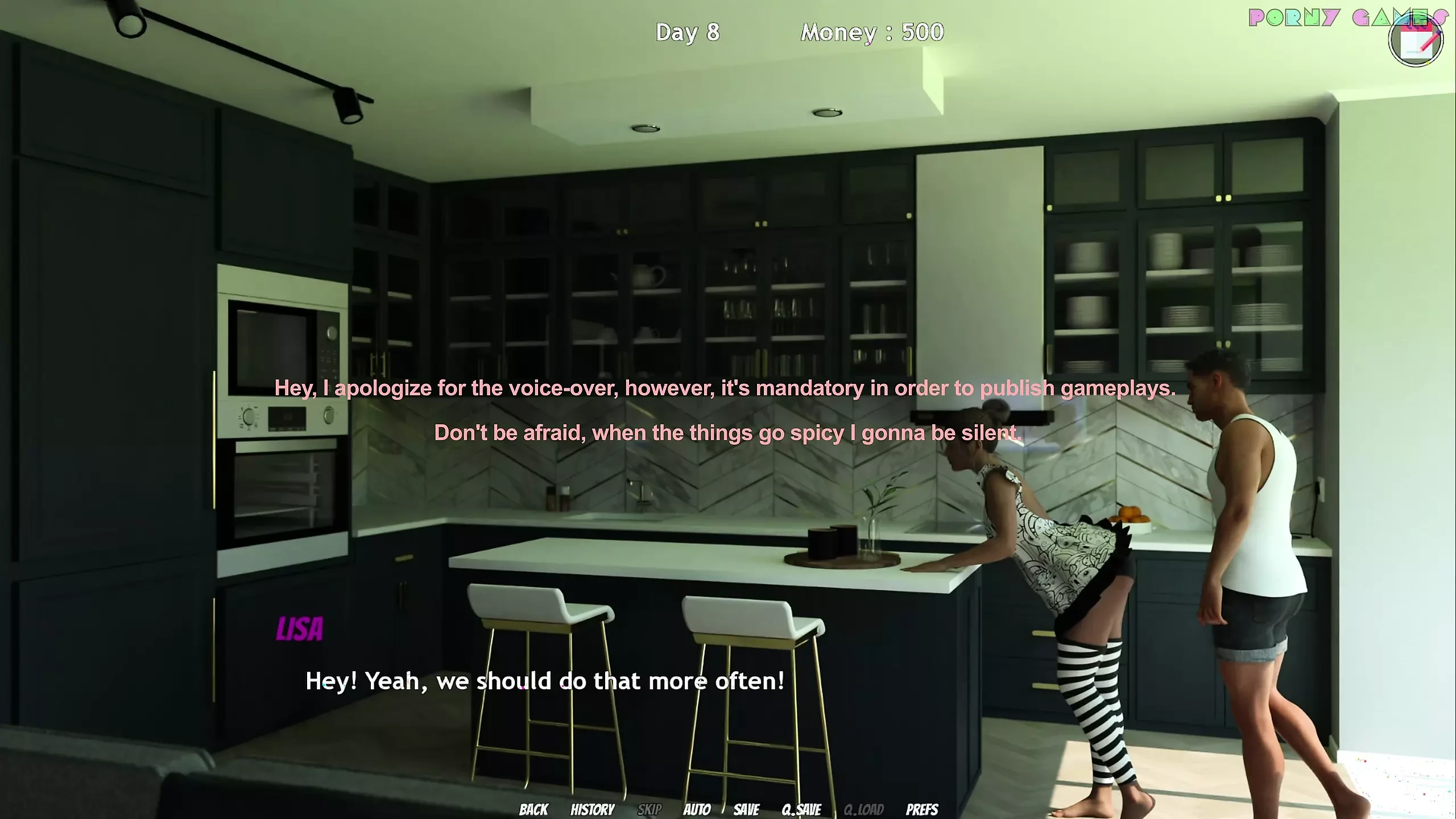Screen dimensions: 1456x819
Task: Open the Prefs settings menu
Action: [921, 809]
